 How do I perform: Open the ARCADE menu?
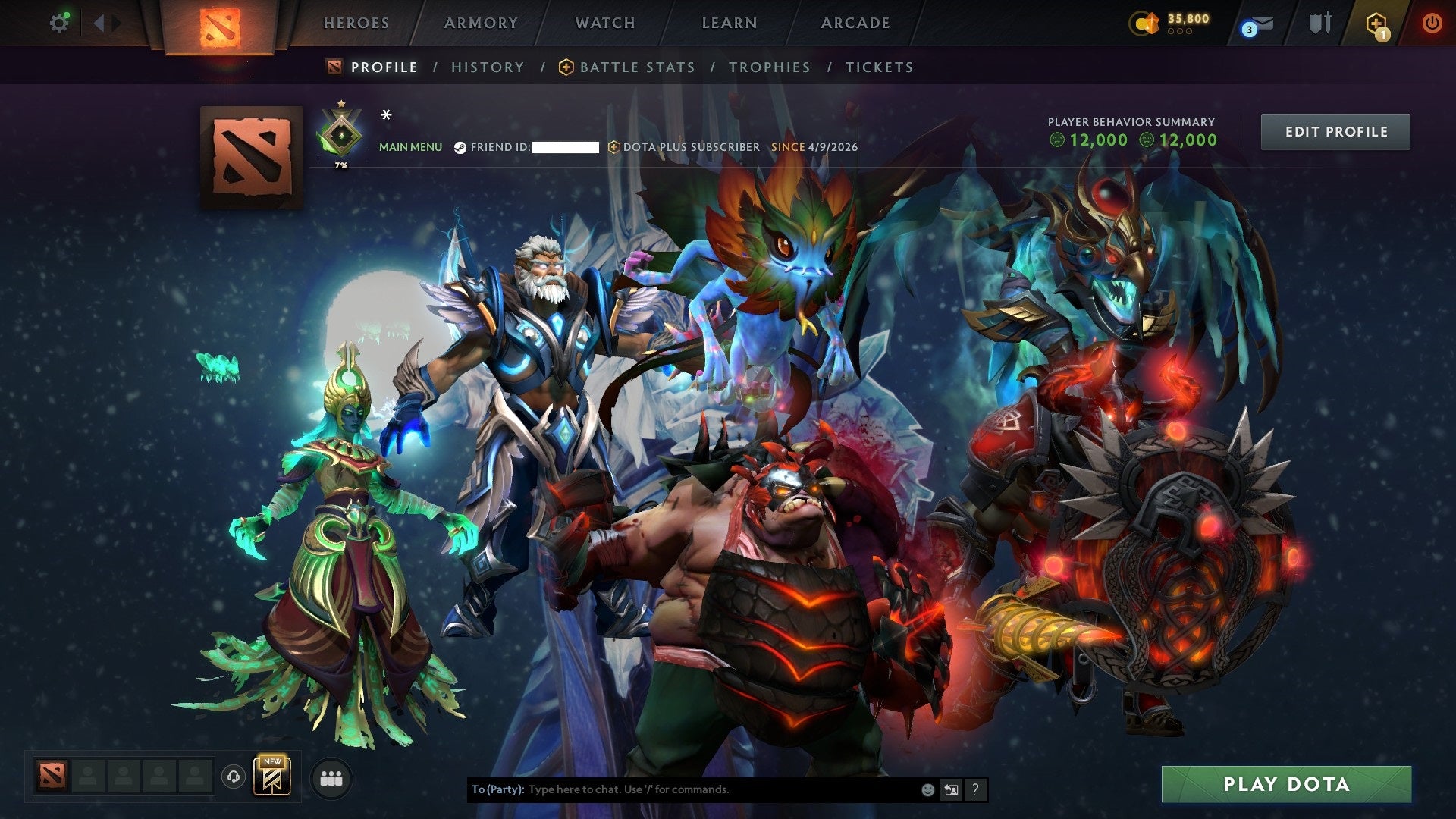(855, 23)
